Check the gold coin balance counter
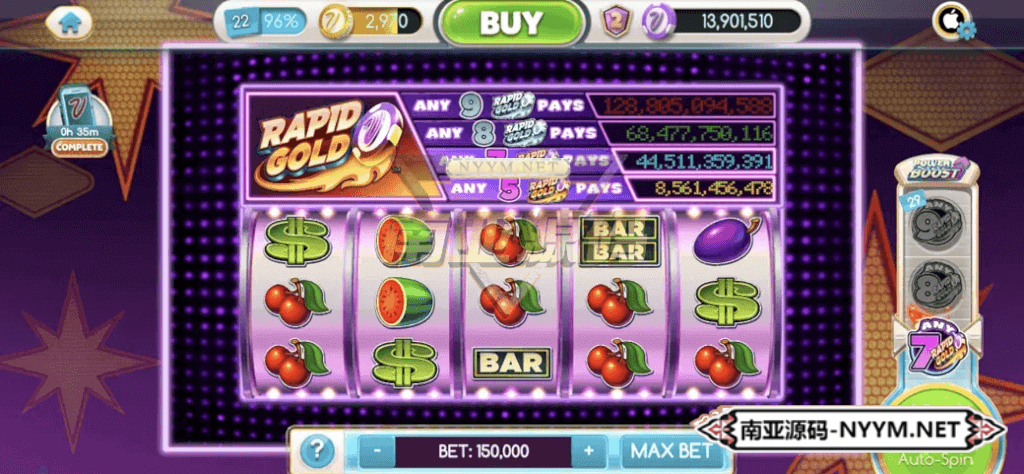The height and width of the screenshot is (474, 1024). click(370, 21)
